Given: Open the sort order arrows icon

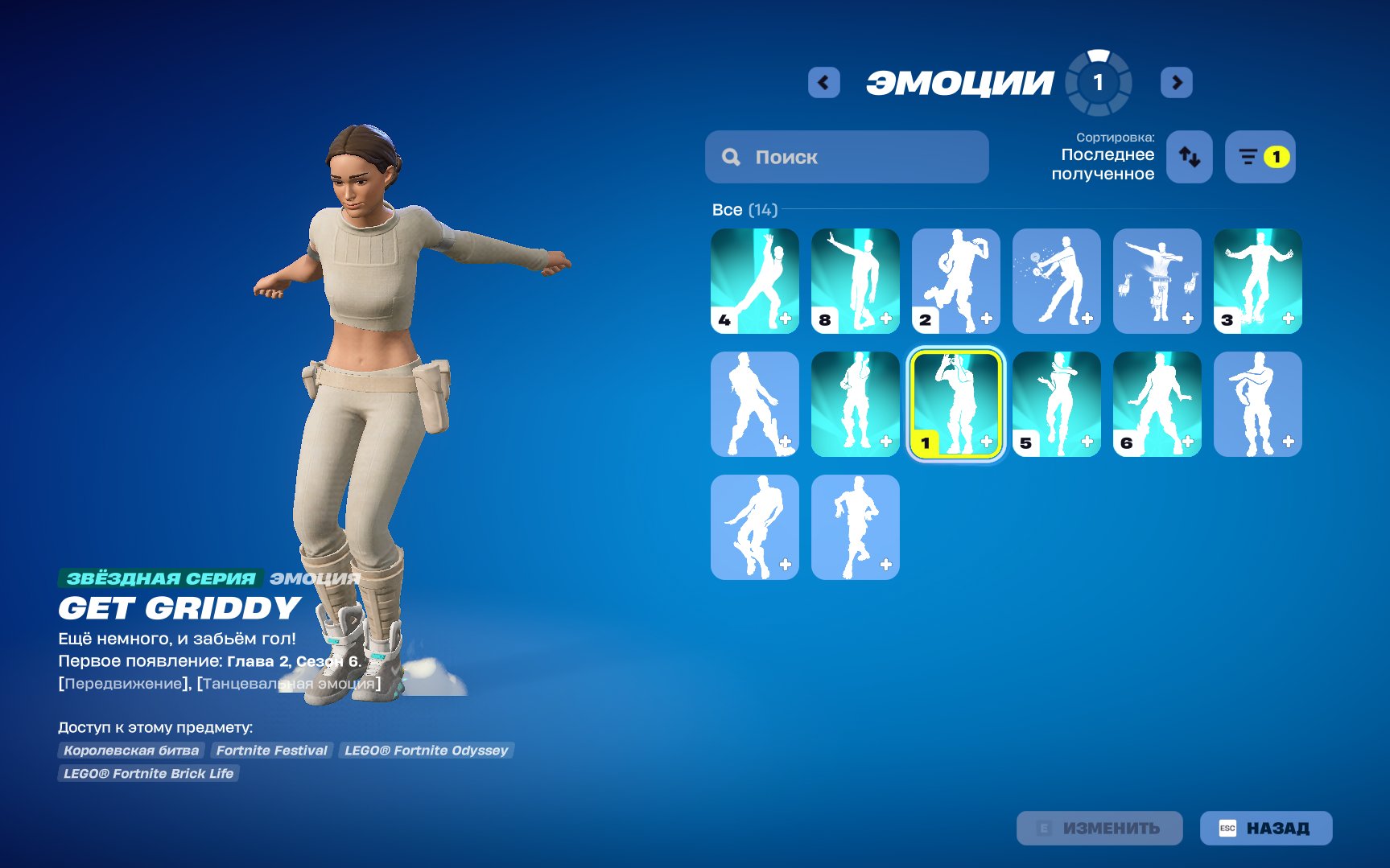Looking at the screenshot, I should tap(1190, 157).
